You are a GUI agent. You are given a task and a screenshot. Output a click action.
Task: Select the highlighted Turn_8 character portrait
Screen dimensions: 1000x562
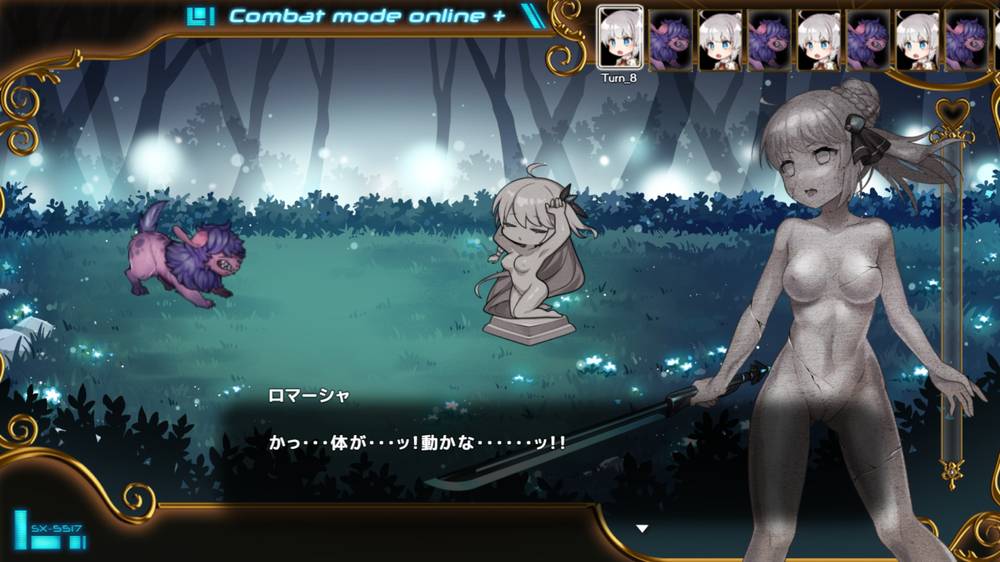[x=620, y=39]
